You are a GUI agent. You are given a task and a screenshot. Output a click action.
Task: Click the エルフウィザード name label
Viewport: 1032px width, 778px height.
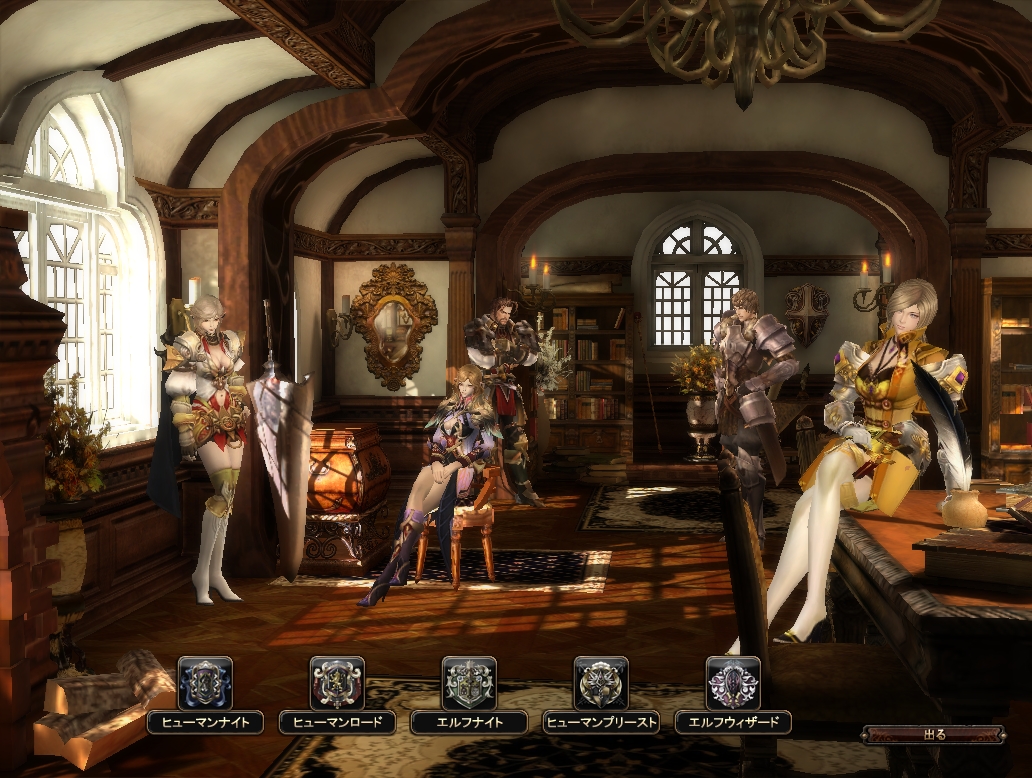[x=733, y=722]
